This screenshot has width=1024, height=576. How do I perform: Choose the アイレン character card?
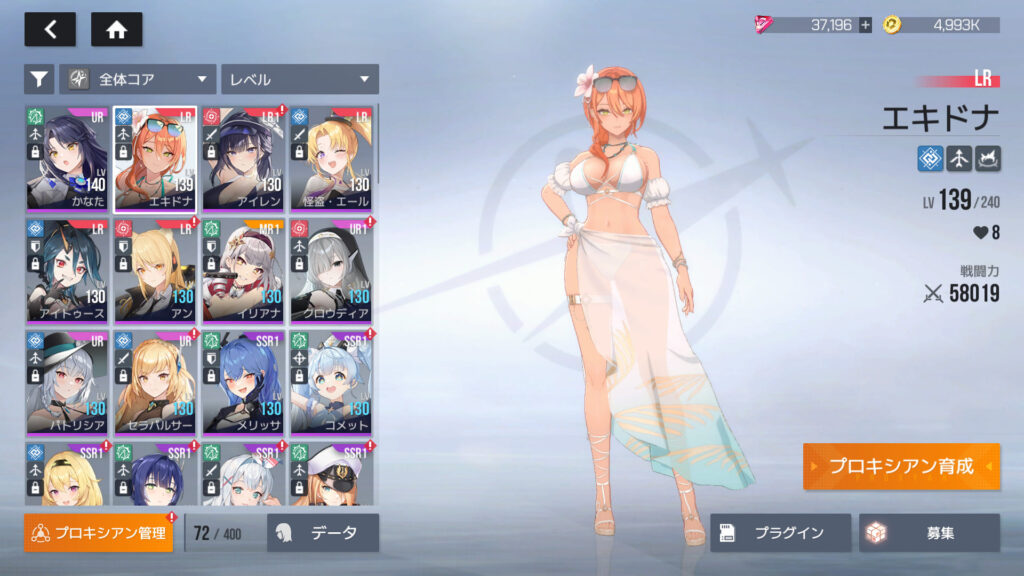click(x=243, y=158)
